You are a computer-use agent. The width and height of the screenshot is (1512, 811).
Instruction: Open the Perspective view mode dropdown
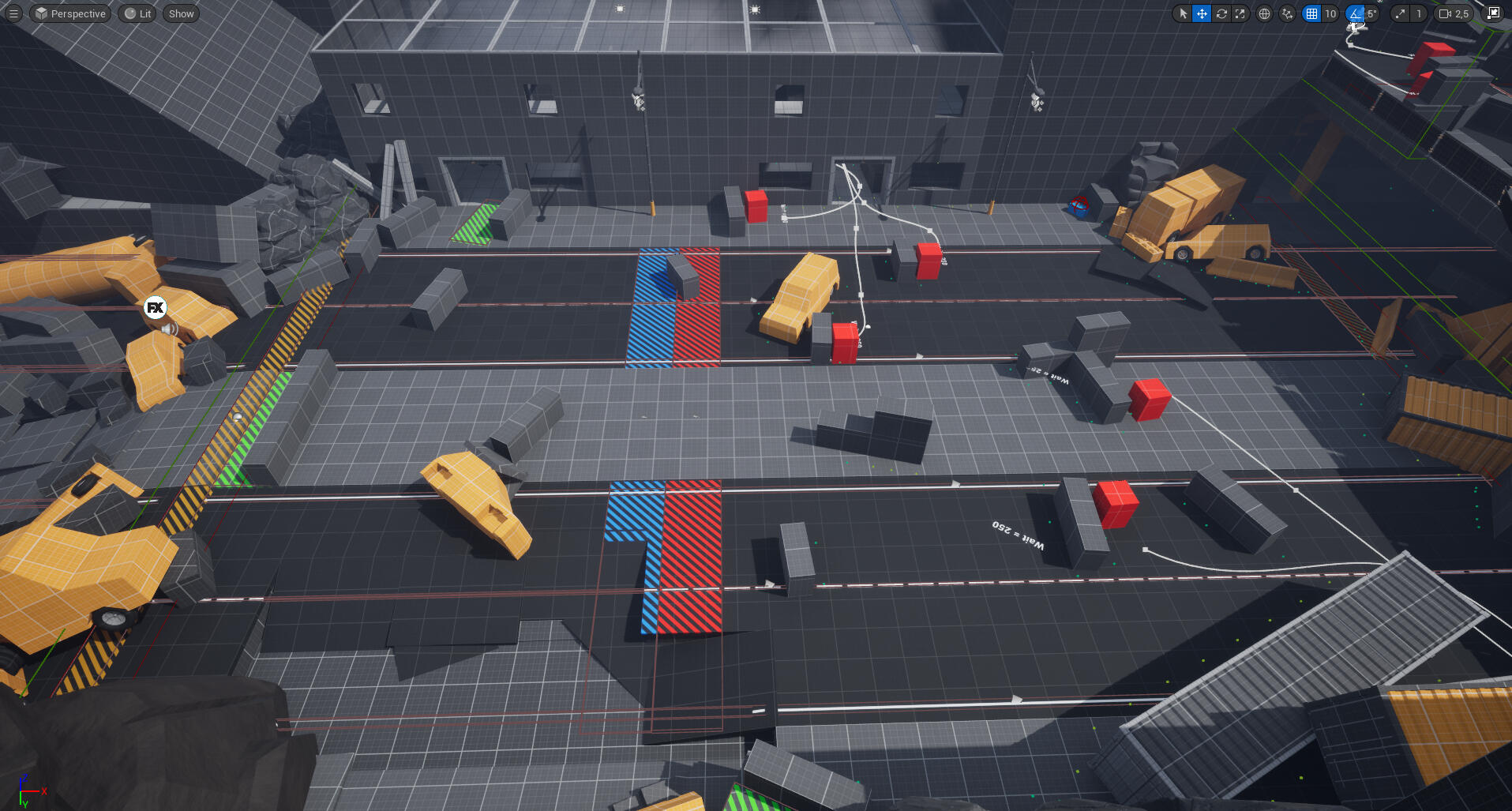pos(70,13)
